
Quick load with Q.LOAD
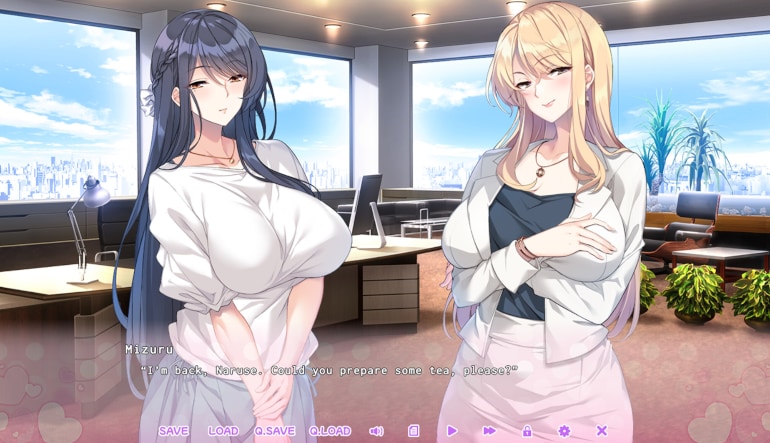(x=329, y=431)
